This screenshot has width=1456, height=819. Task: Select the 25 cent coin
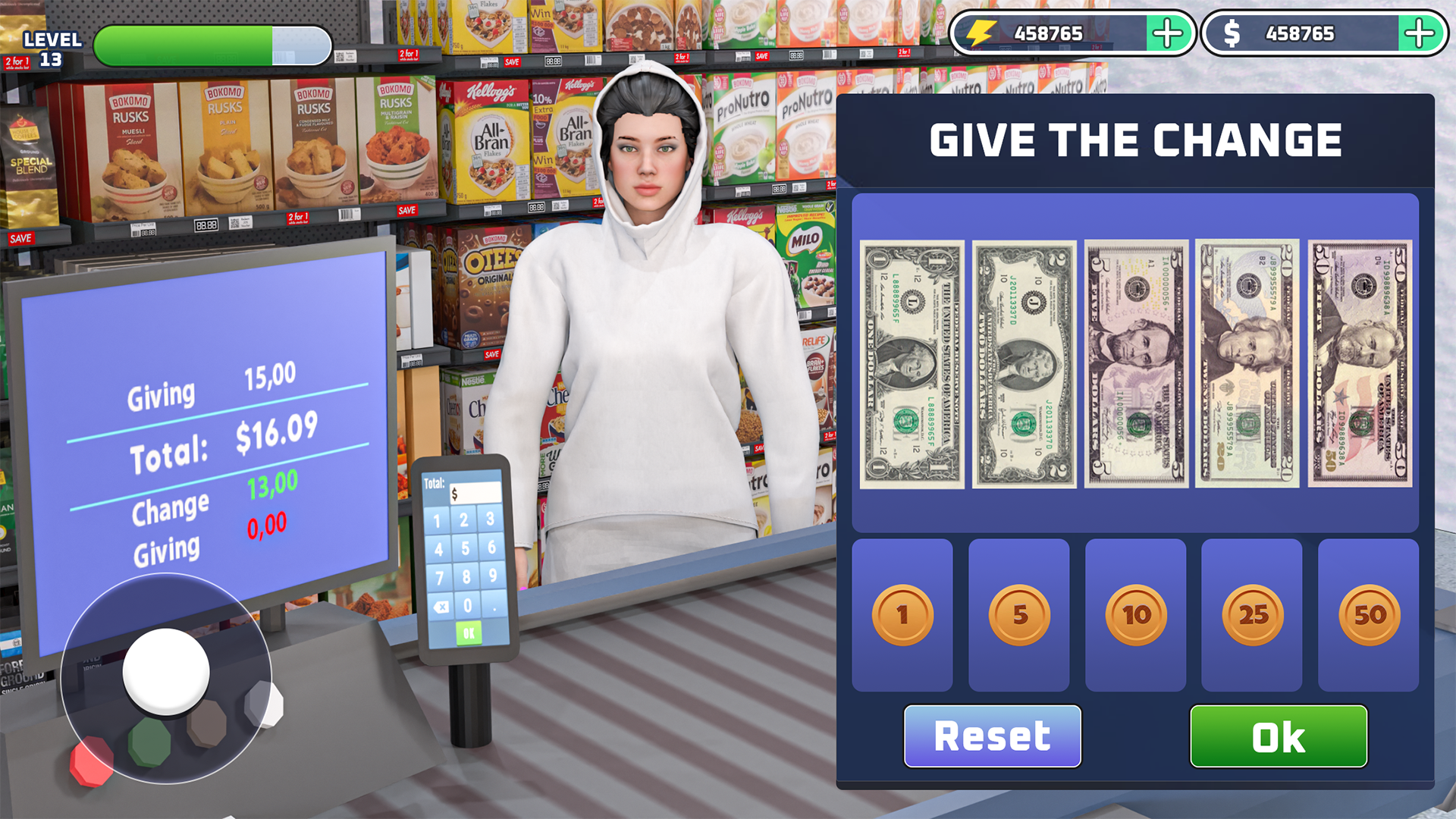click(x=1252, y=614)
